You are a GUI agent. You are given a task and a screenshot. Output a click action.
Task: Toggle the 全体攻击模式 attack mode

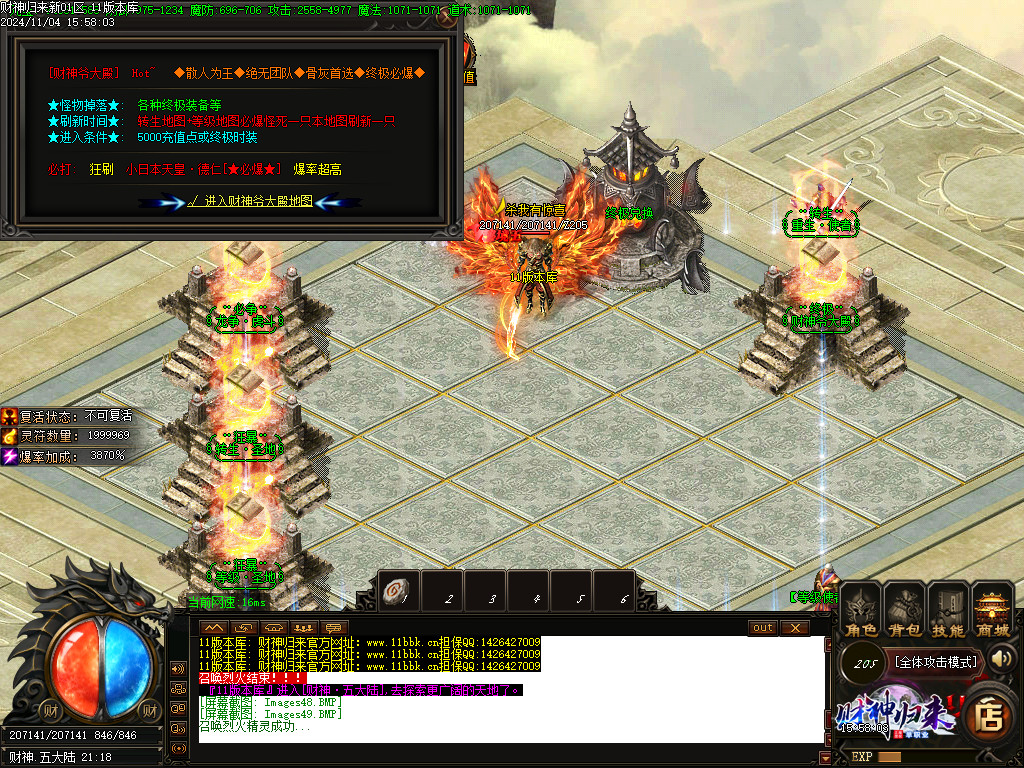921,661
